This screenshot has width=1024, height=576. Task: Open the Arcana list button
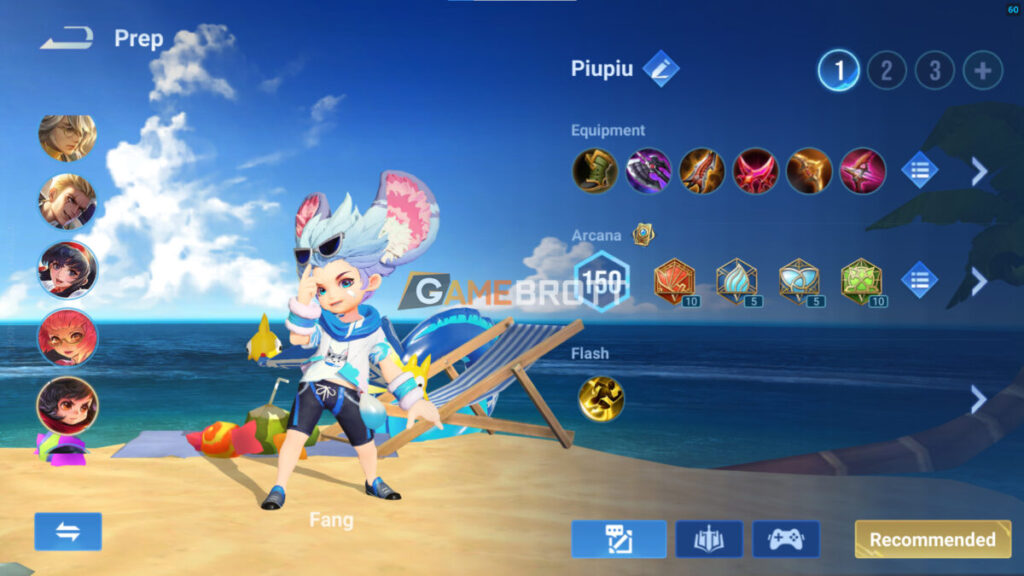point(919,280)
